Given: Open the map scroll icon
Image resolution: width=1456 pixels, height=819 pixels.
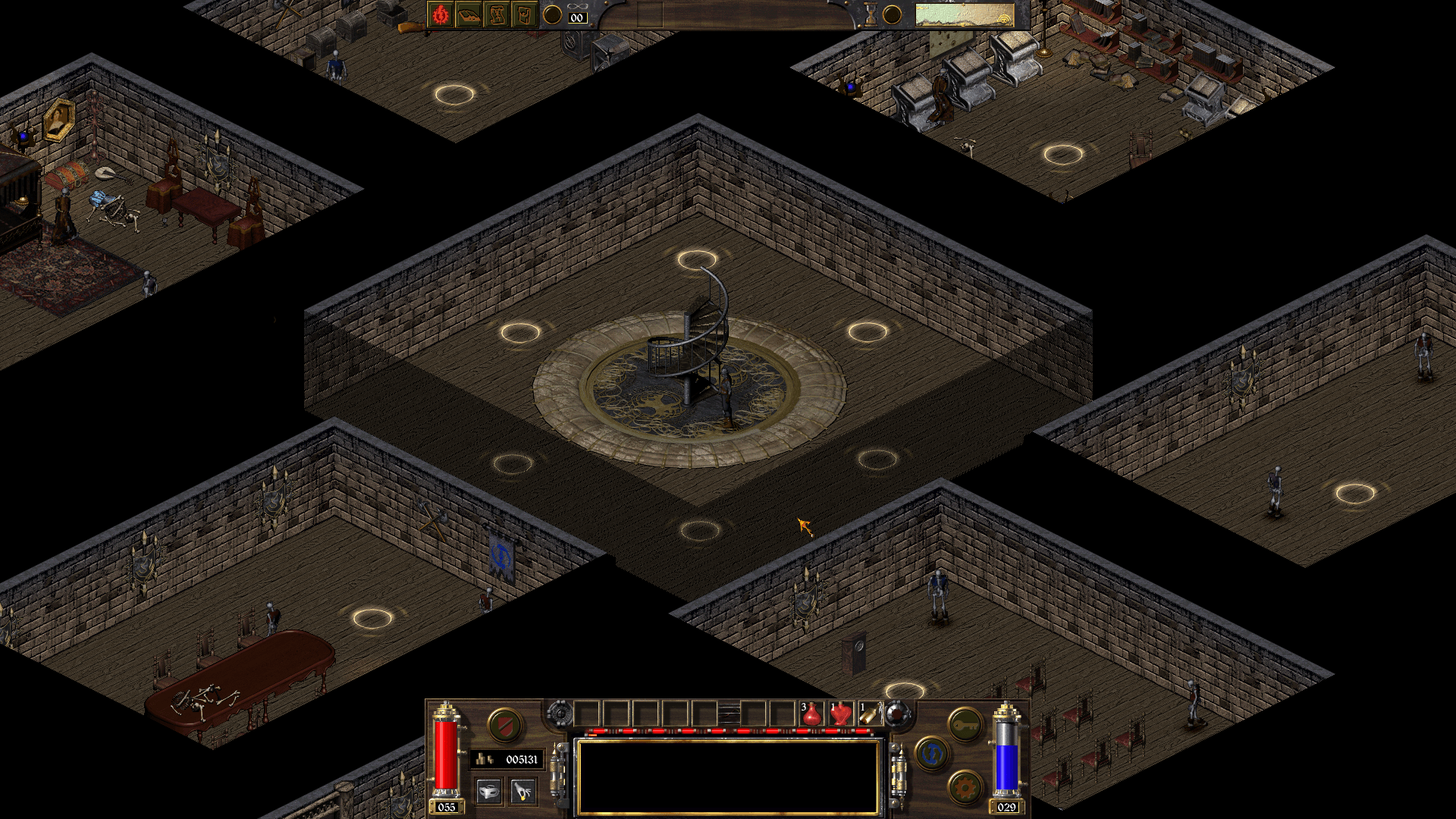Looking at the screenshot, I should [x=497, y=14].
